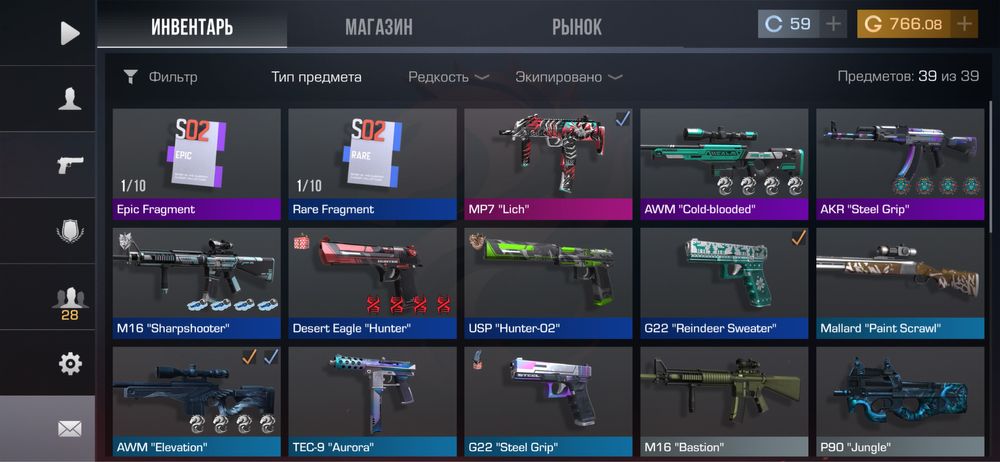Open the player profile icon
The image size is (1000, 462).
tap(69, 98)
